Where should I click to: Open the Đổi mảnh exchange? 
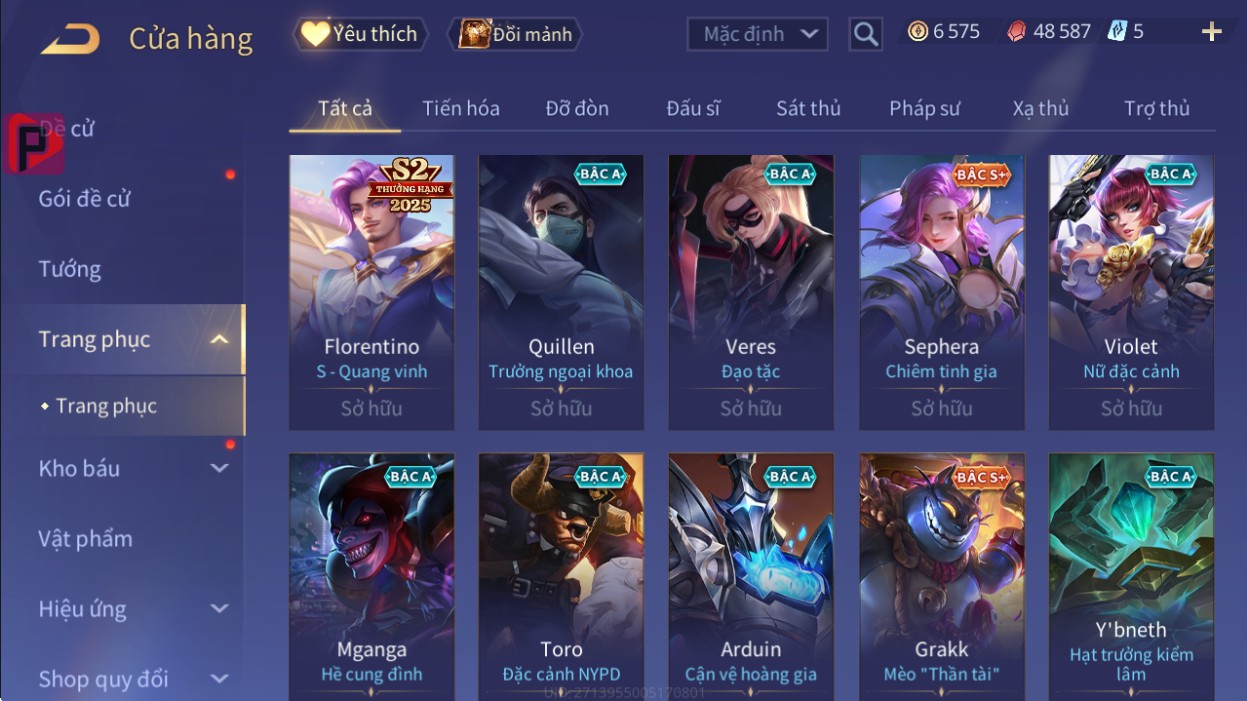click(515, 34)
